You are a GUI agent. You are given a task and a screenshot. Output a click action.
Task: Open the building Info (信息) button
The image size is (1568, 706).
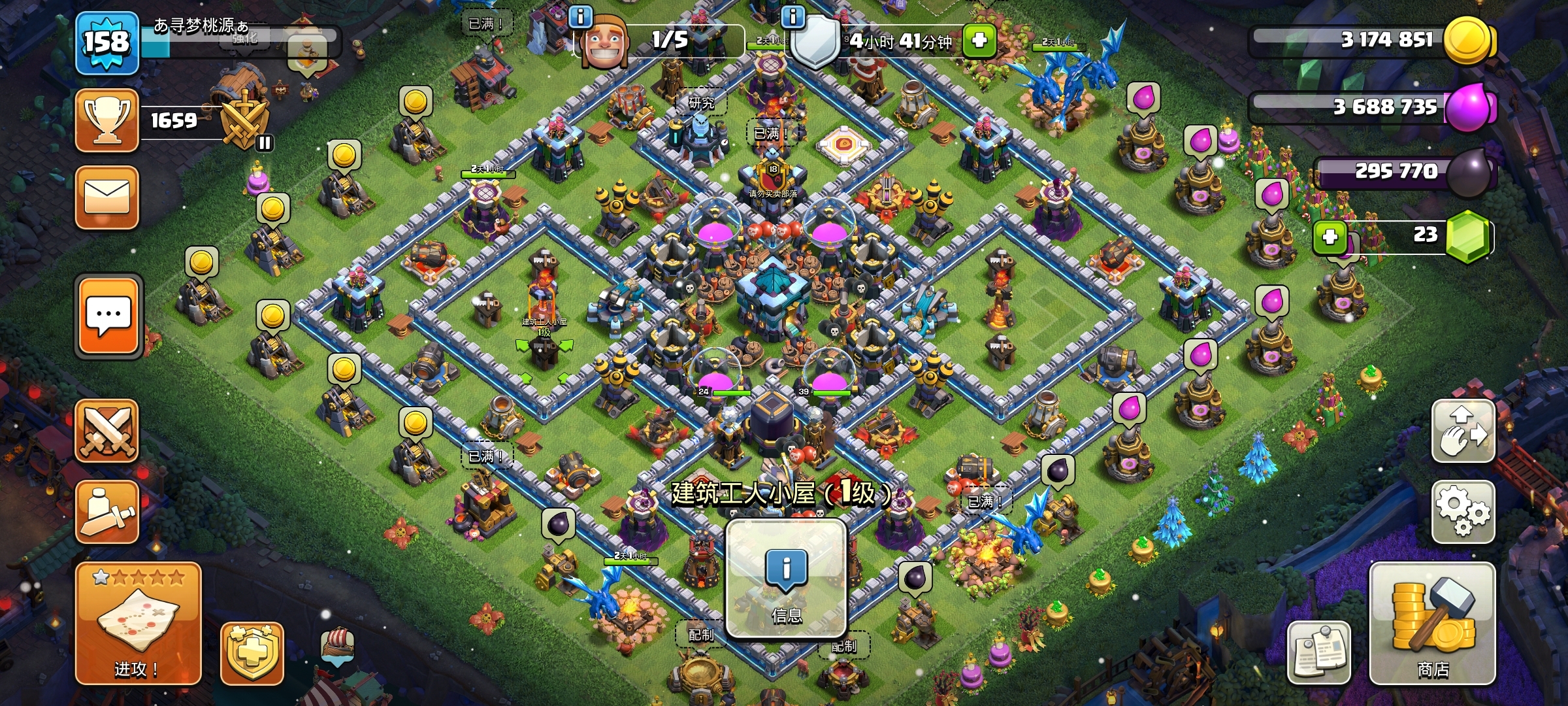coord(787,579)
